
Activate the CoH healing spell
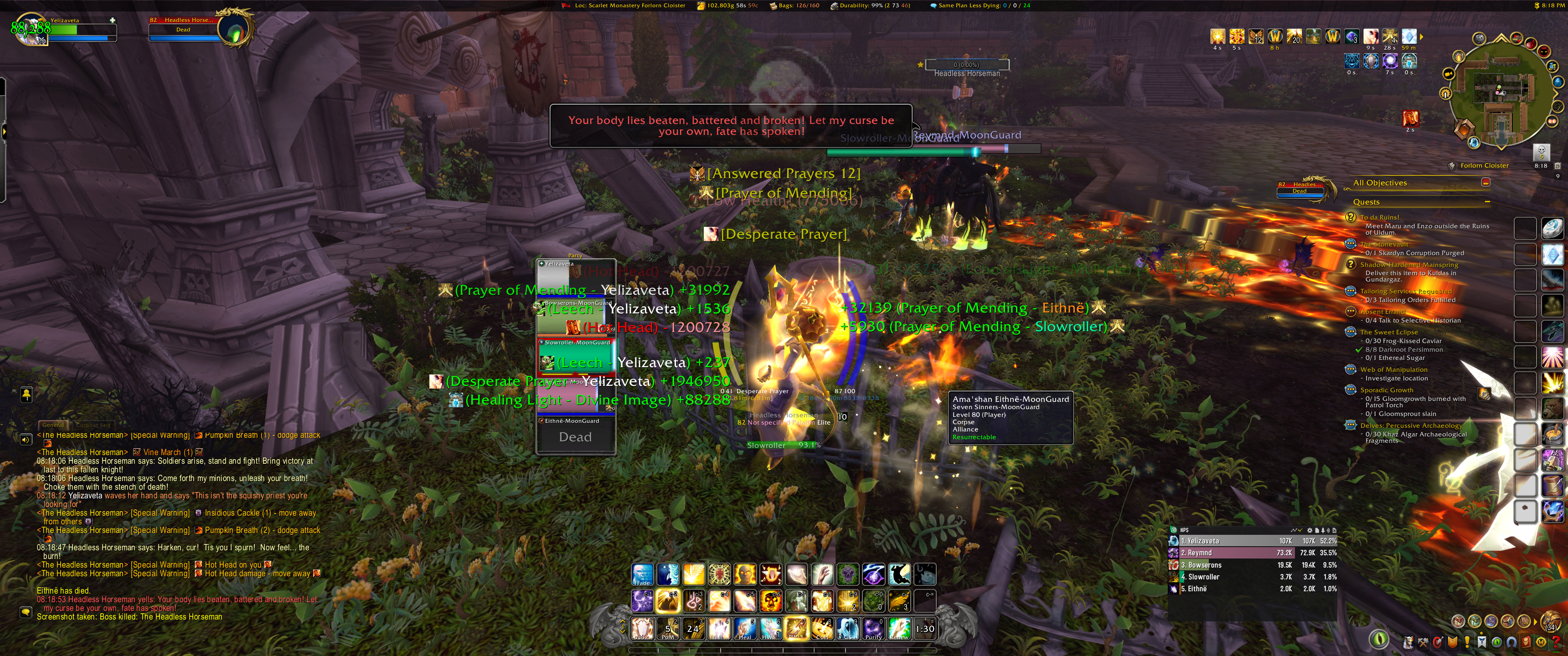click(x=822, y=628)
